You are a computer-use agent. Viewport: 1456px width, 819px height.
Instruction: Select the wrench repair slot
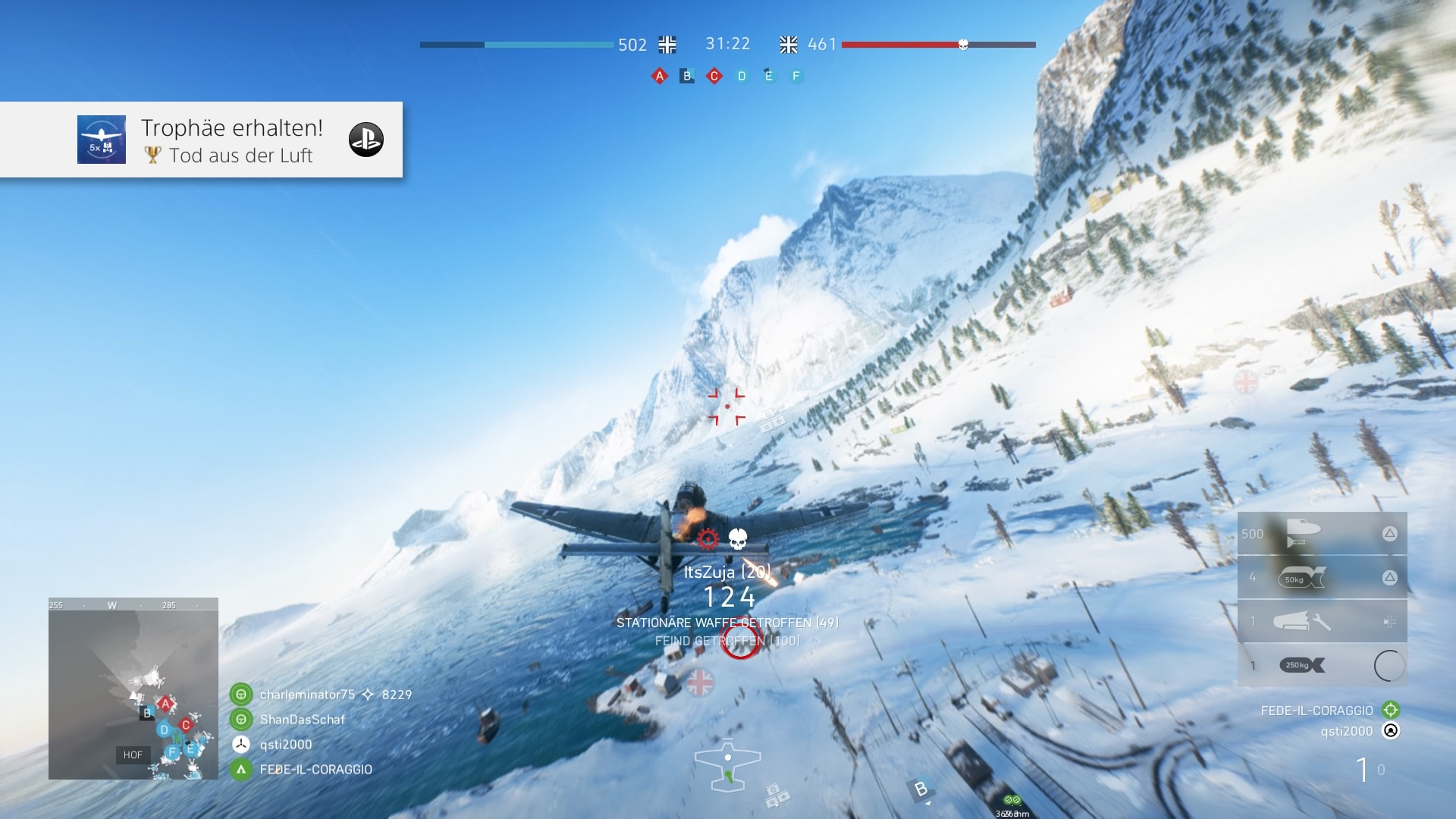tap(1322, 622)
